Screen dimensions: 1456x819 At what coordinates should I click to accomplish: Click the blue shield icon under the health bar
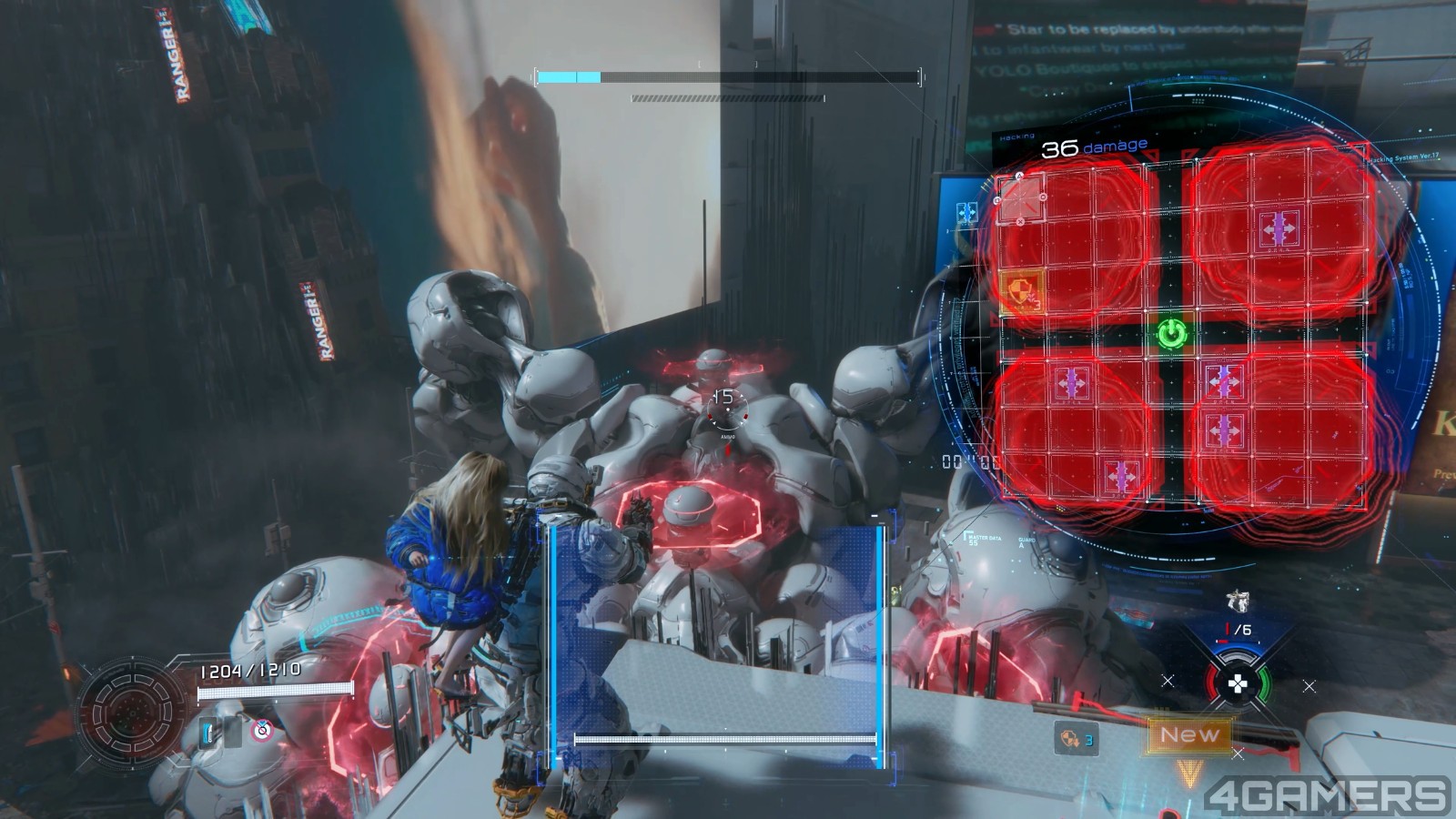[x=209, y=730]
